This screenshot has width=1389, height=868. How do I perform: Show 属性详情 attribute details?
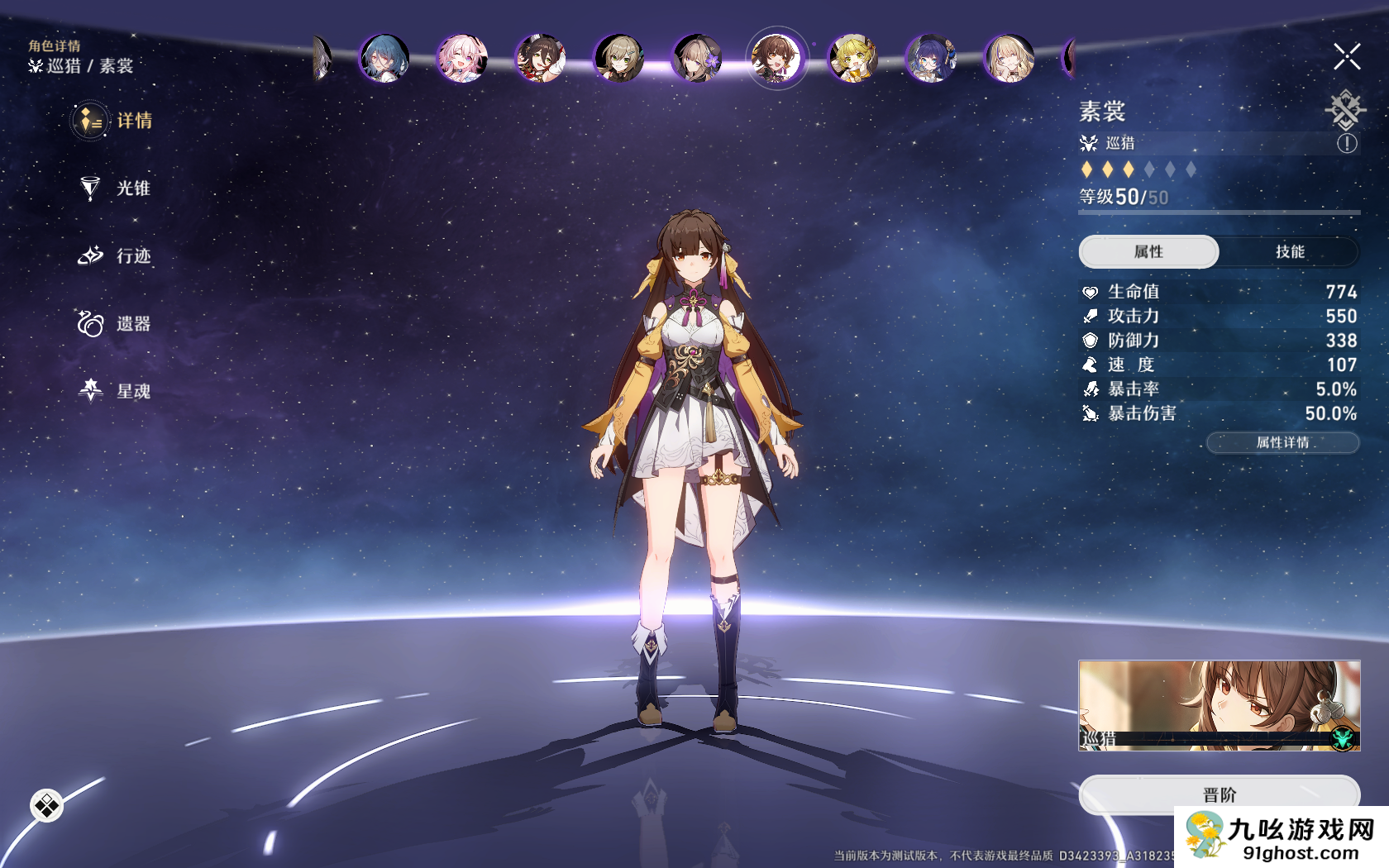coord(1282,443)
